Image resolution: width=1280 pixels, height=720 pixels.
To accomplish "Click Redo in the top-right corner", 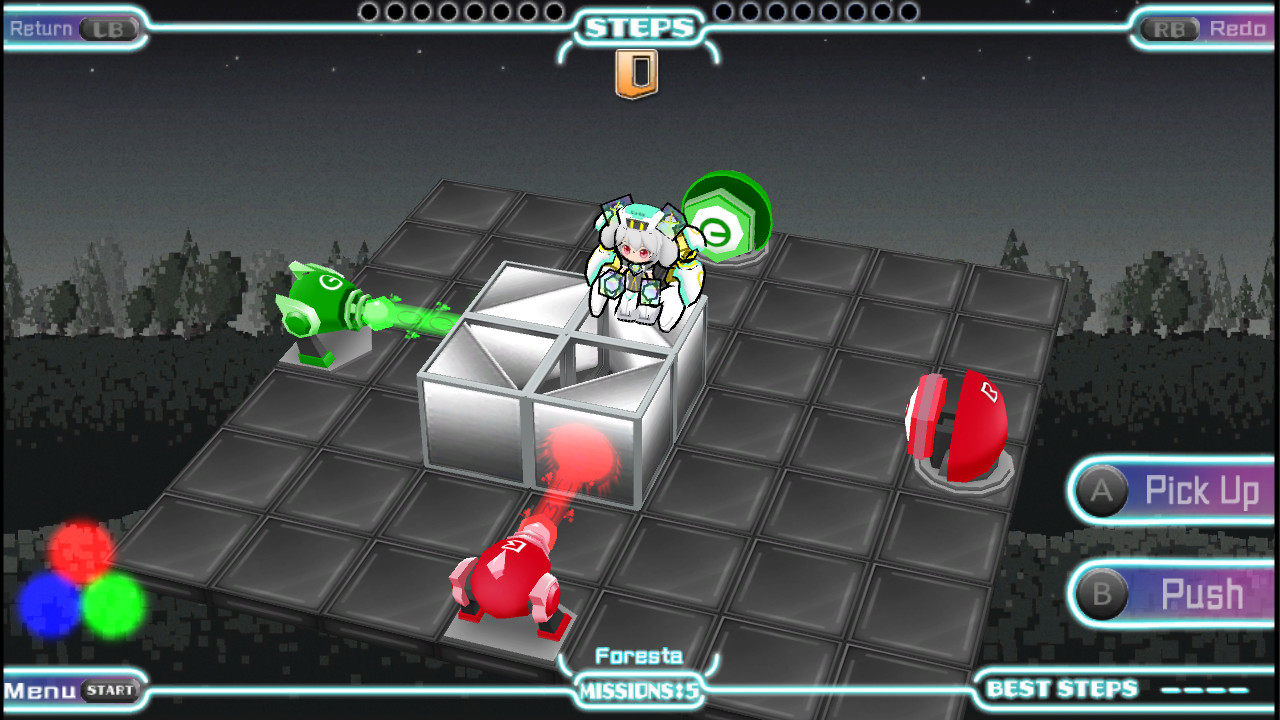I will pos(1240,29).
